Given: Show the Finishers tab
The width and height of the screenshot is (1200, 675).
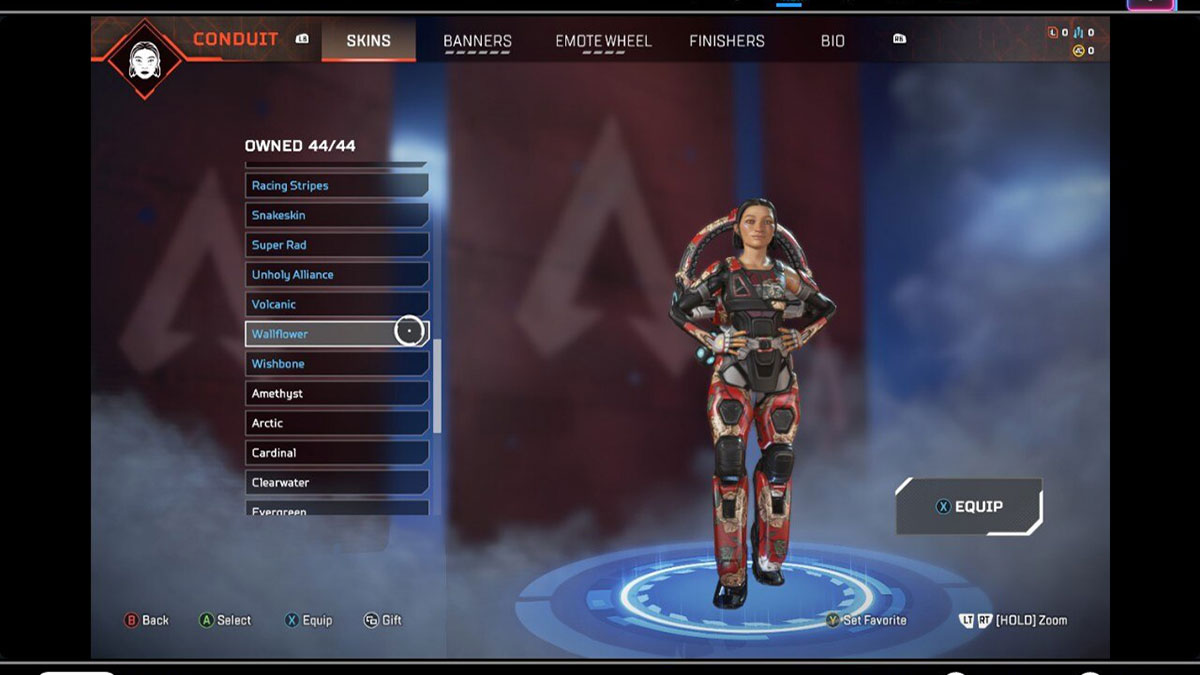Looking at the screenshot, I should (727, 41).
